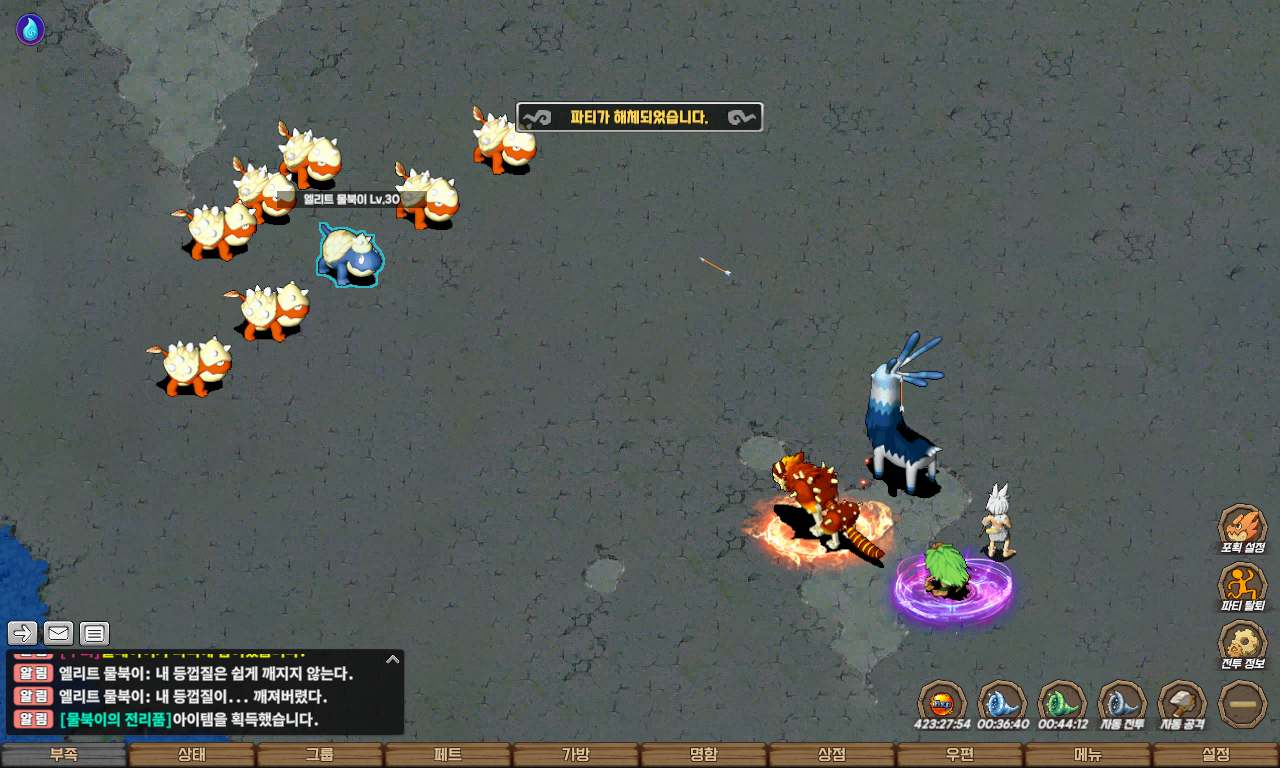The height and width of the screenshot is (768, 1280).
Task: Click the 파티 탈퇴 leave party icon
Action: click(1242, 586)
